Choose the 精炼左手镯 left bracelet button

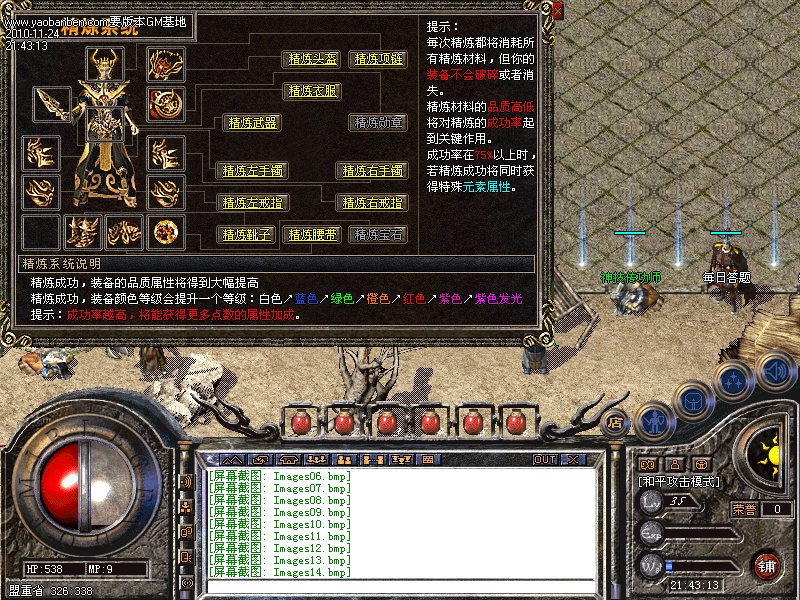click(251, 171)
